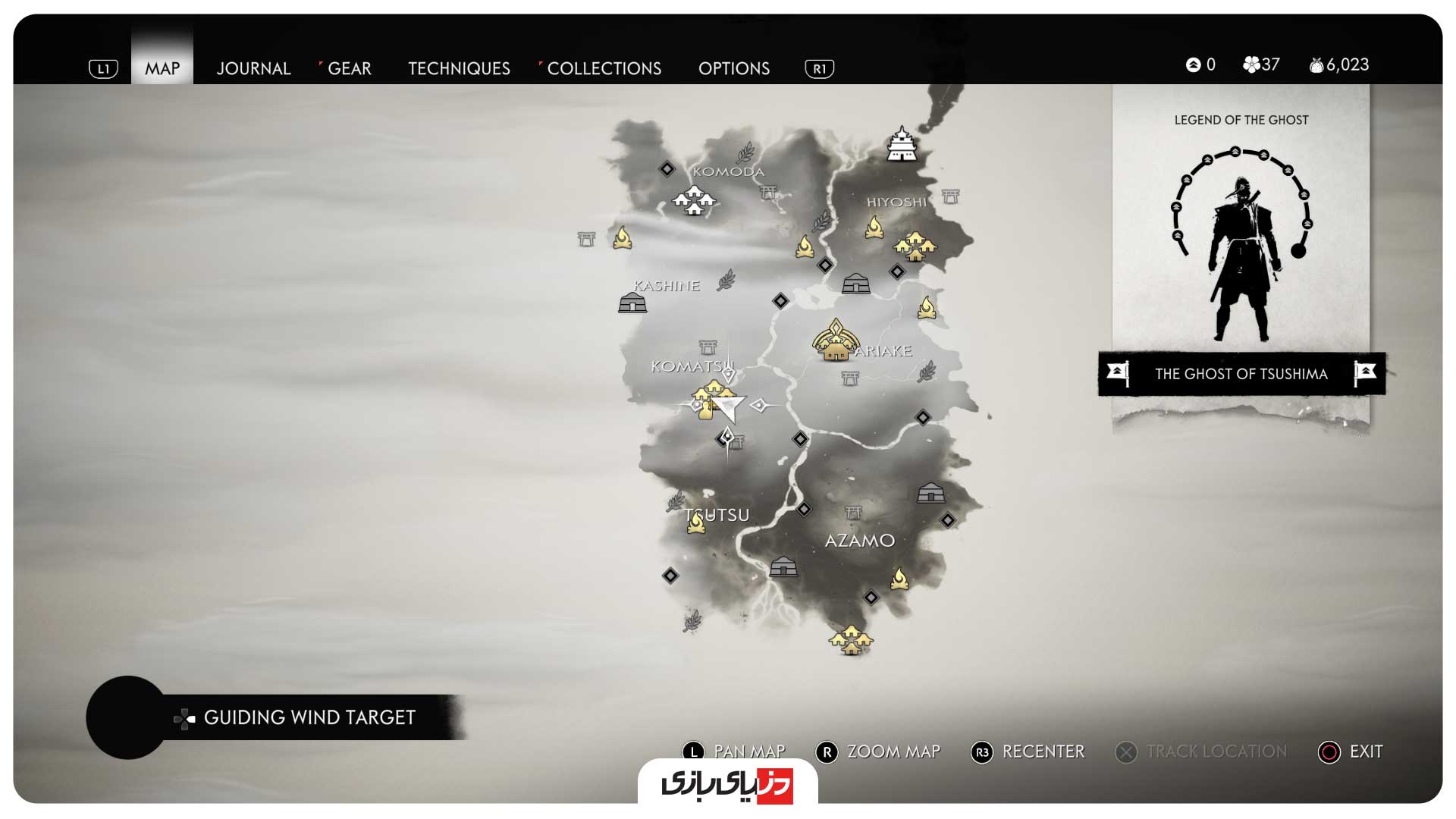Screen dimensions: 1456x819
Task: Go to the Collections tab
Action: tap(604, 68)
